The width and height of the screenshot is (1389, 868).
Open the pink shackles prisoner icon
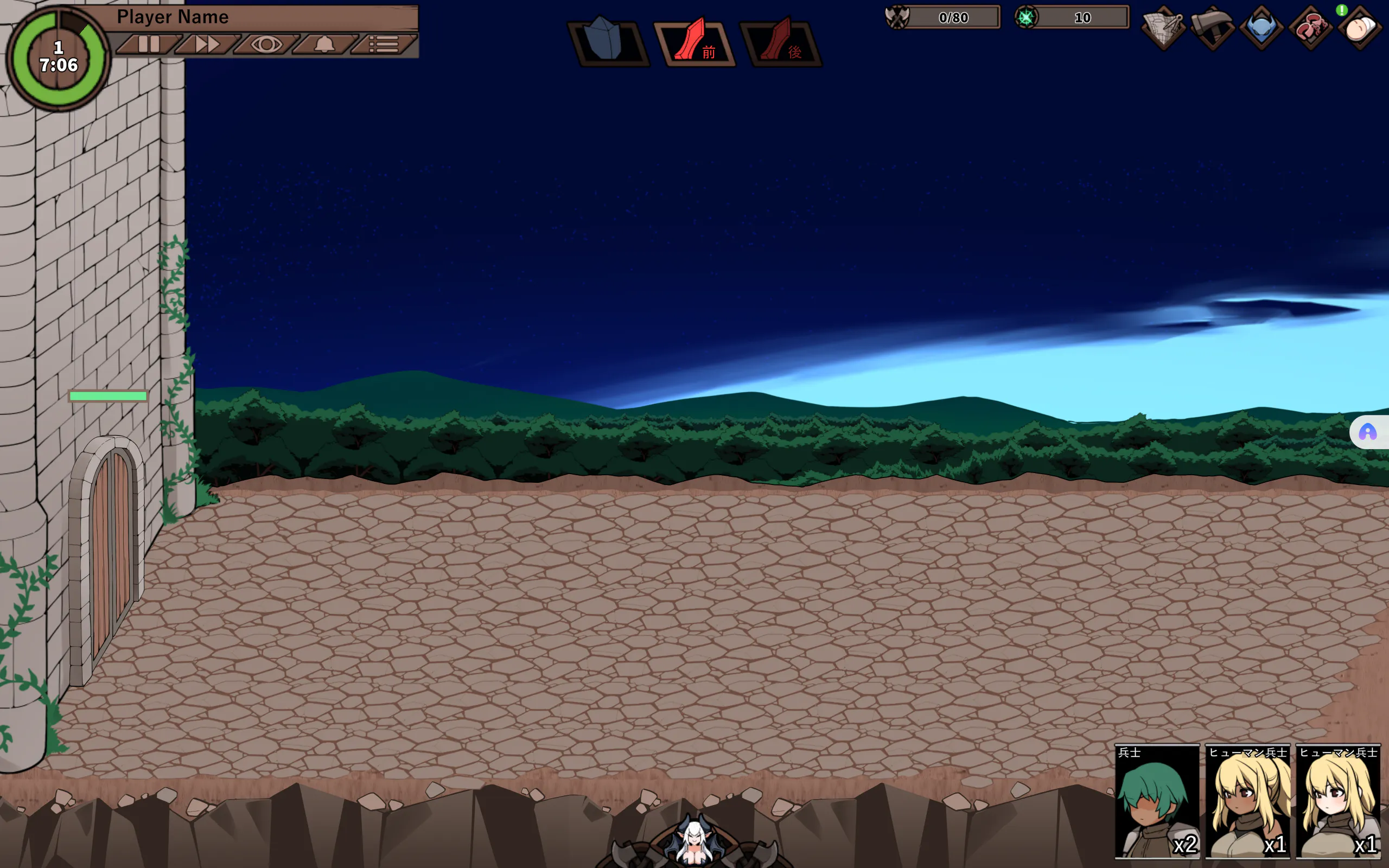pyautogui.click(x=1310, y=28)
